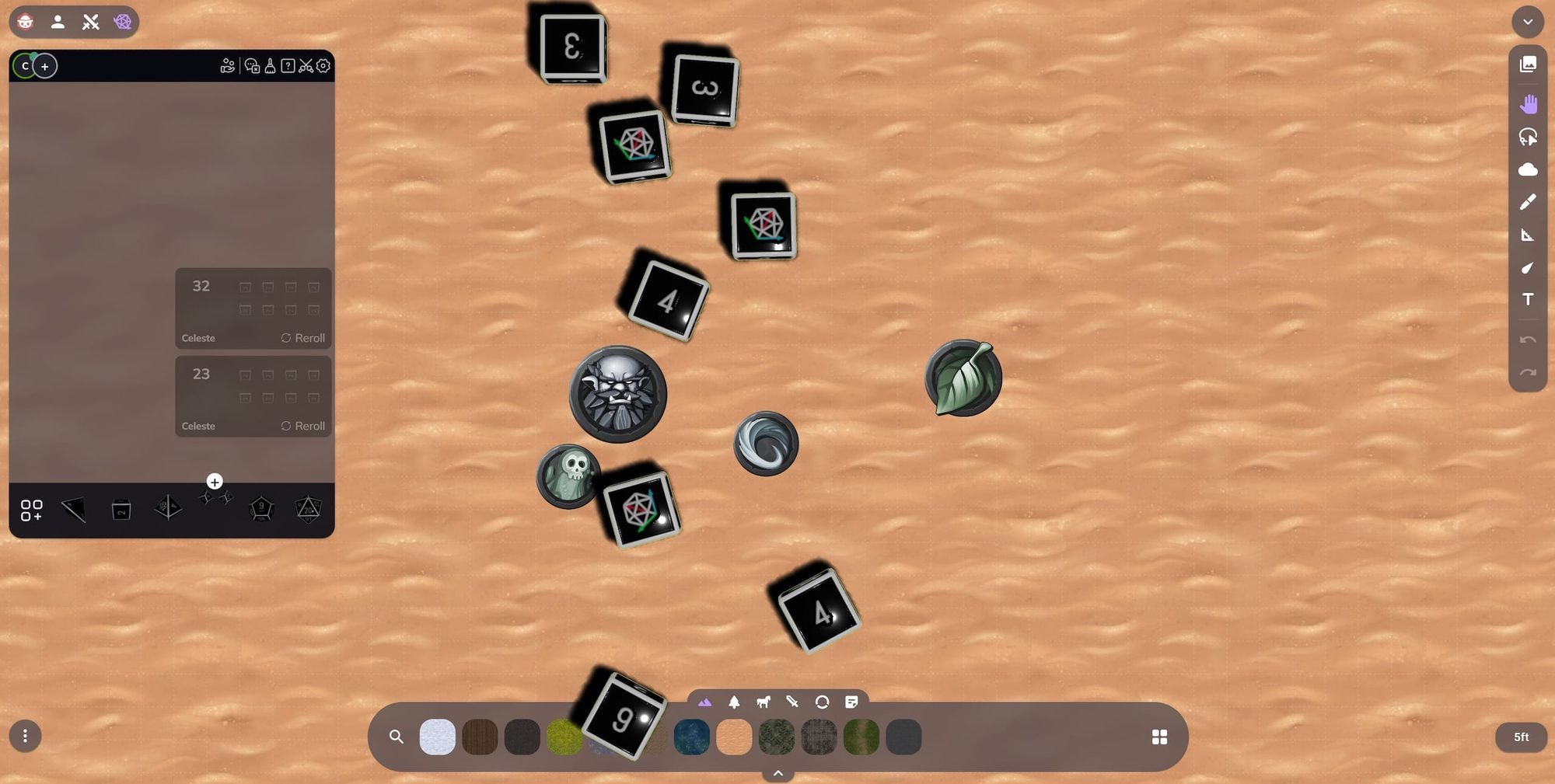Collapse the bottom texture toolbar with the chevron

coord(777,773)
